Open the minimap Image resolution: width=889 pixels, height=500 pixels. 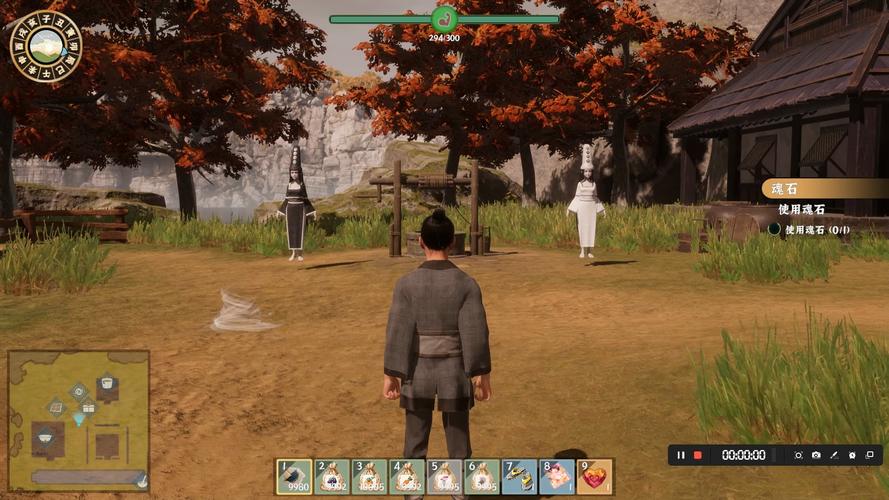coord(79,420)
